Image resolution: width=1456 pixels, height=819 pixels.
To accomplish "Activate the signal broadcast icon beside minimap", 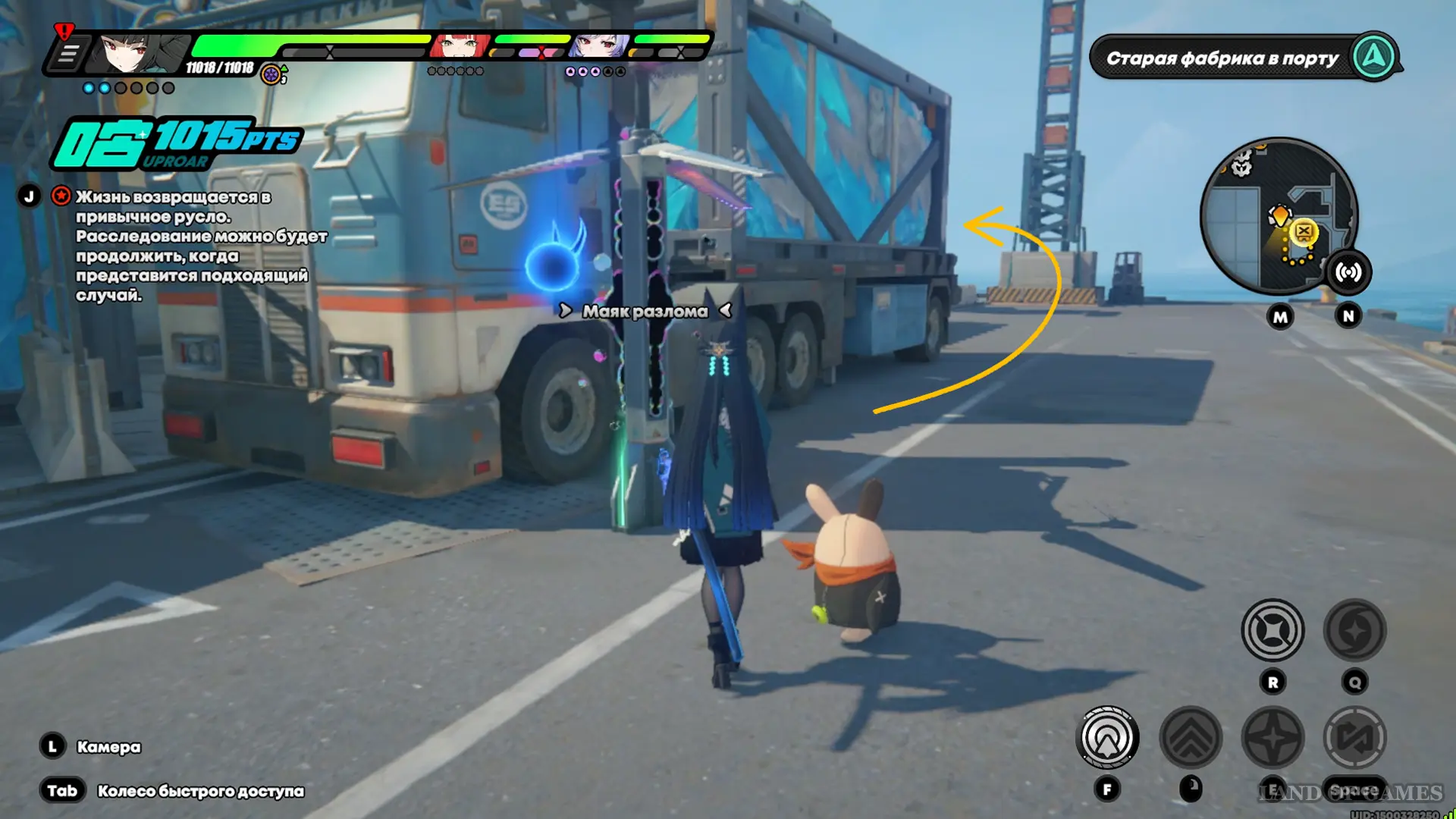I will [x=1348, y=272].
